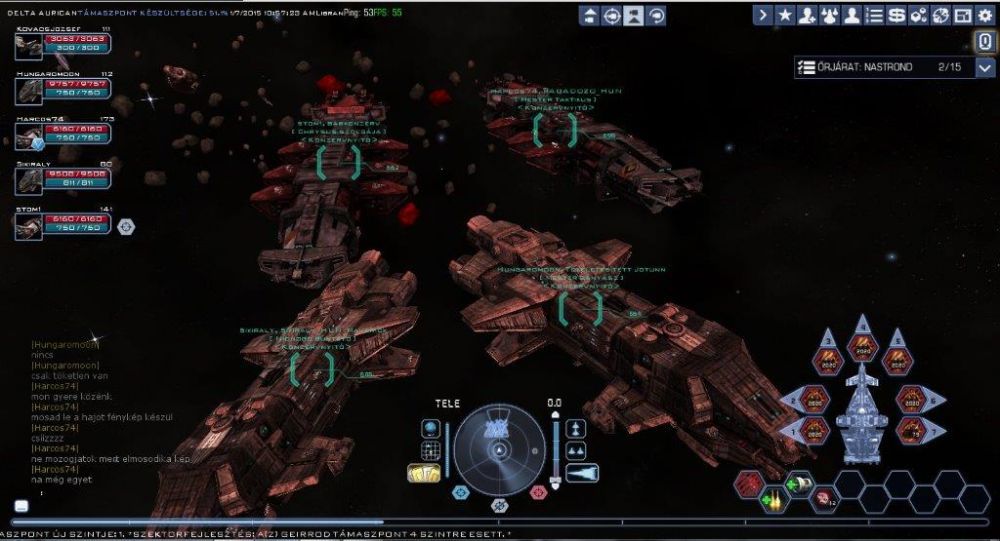Select Kovacsjozsef in the squad list
Viewport: 1000px width, 541px height.
(29, 46)
